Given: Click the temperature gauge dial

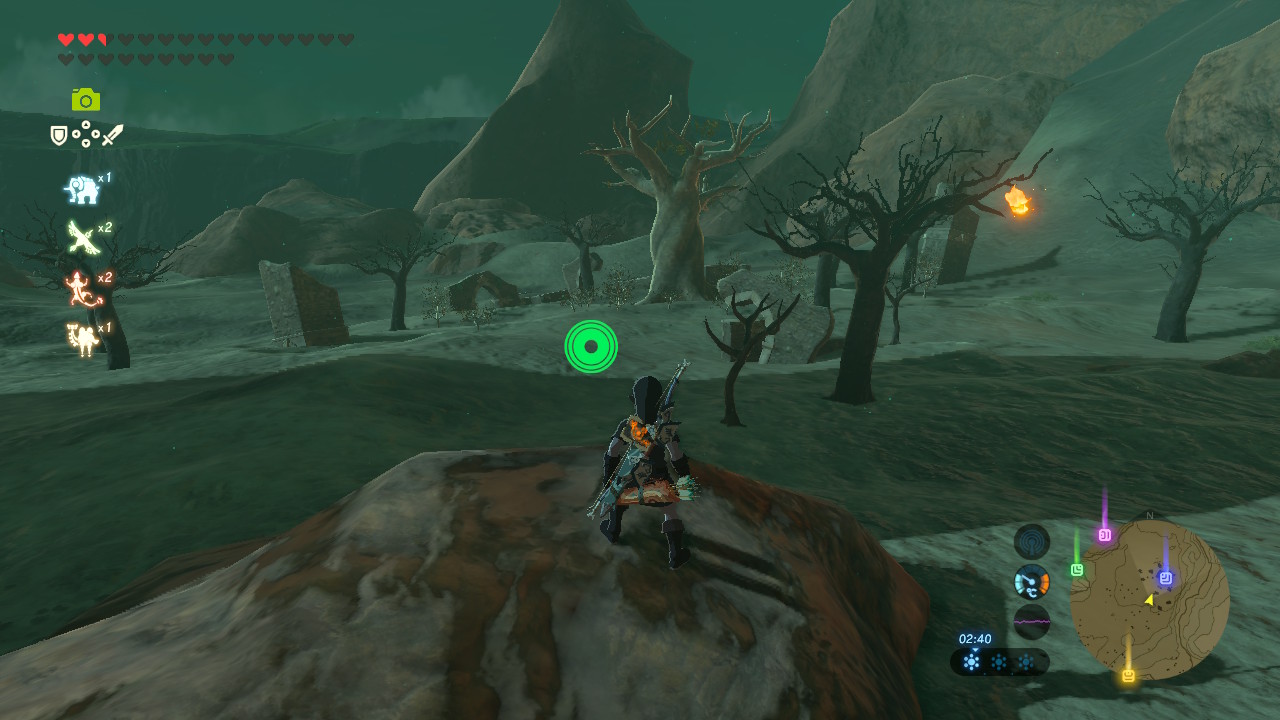Looking at the screenshot, I should pos(1032,582).
